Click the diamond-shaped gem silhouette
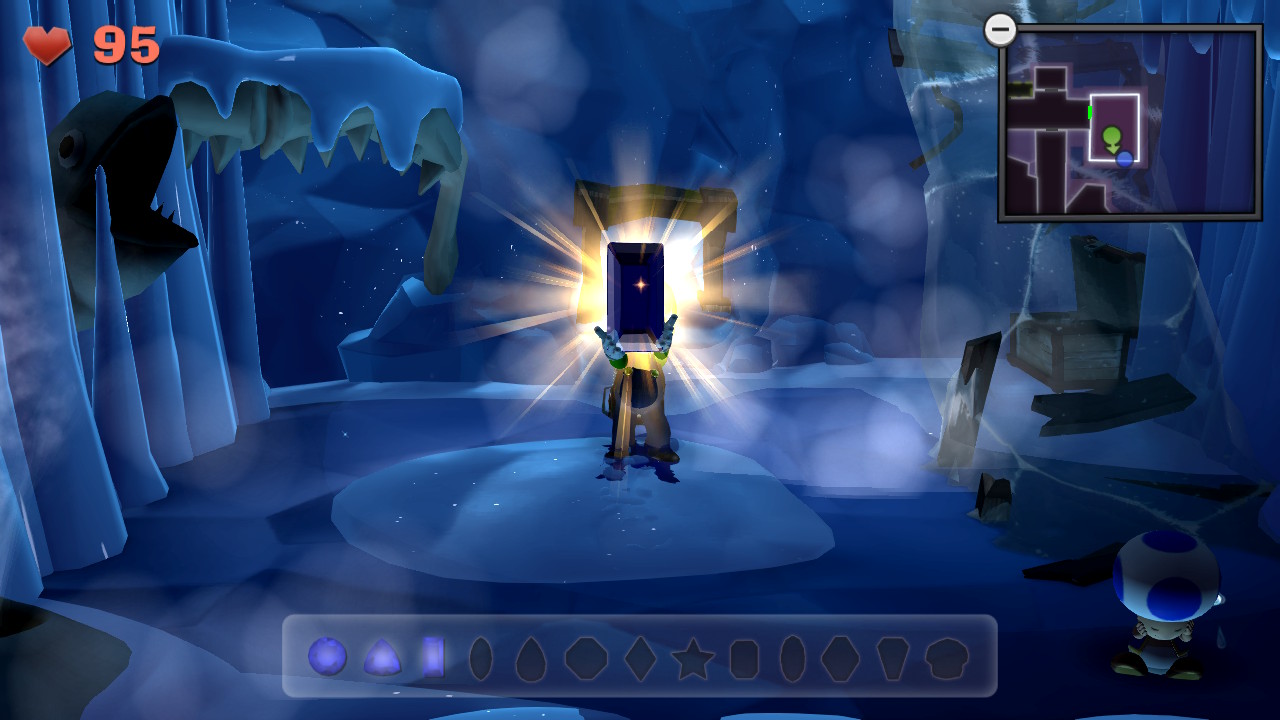Screen dimensions: 1280x720 [x=640, y=659]
